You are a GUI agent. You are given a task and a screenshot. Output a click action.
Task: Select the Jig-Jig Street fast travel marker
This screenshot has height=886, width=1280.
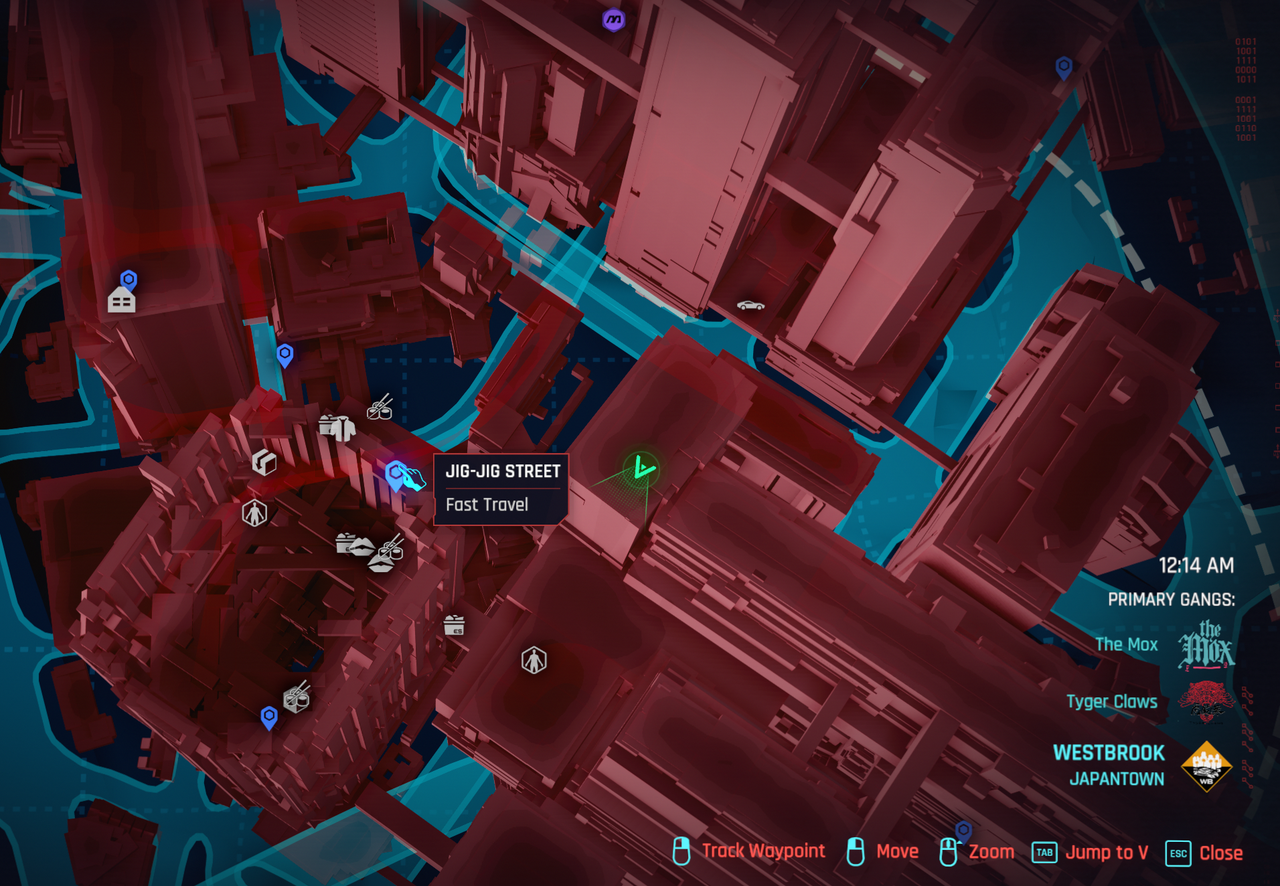[399, 474]
